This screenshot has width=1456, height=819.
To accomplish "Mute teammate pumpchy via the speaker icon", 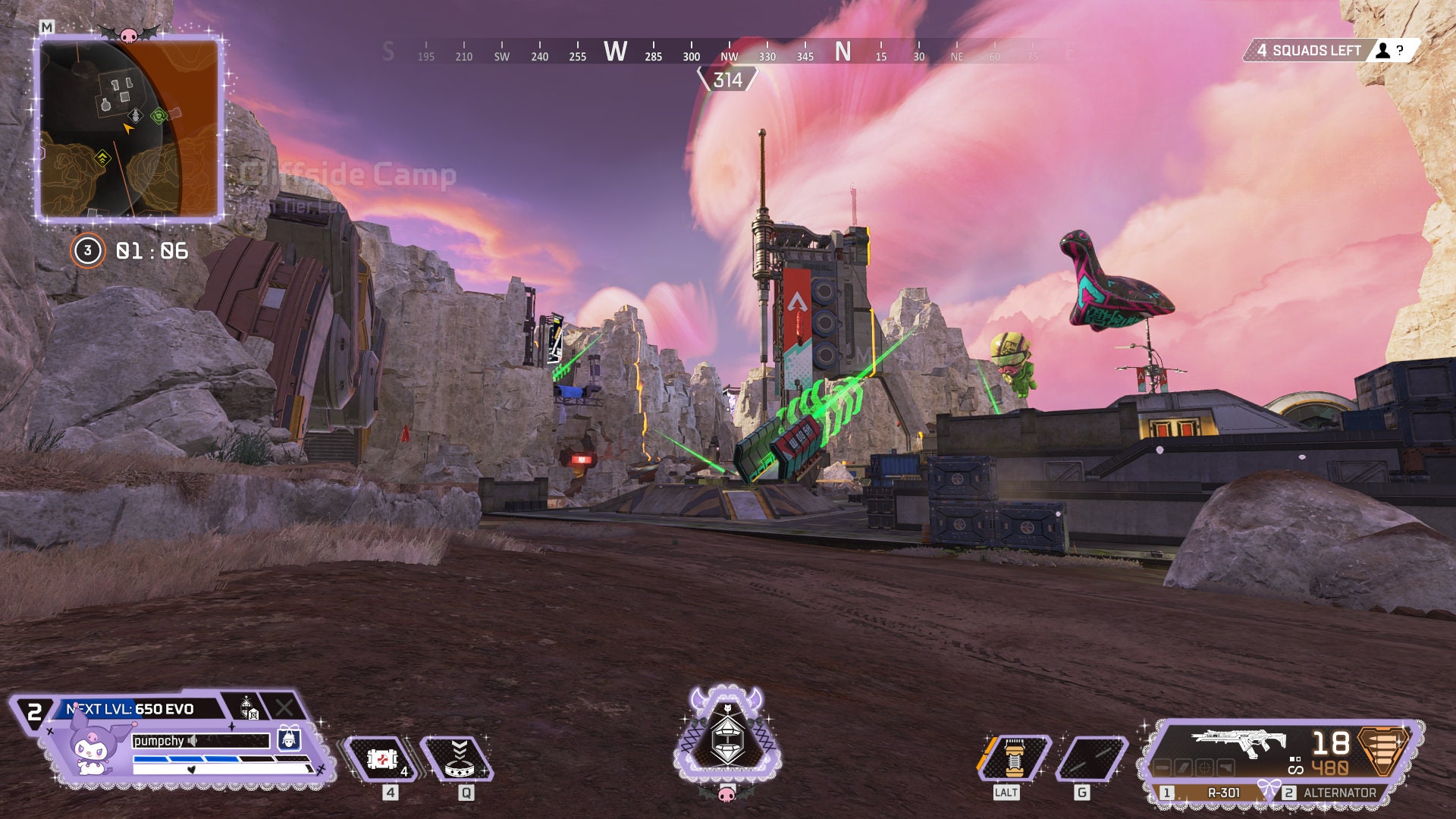I will [x=191, y=741].
